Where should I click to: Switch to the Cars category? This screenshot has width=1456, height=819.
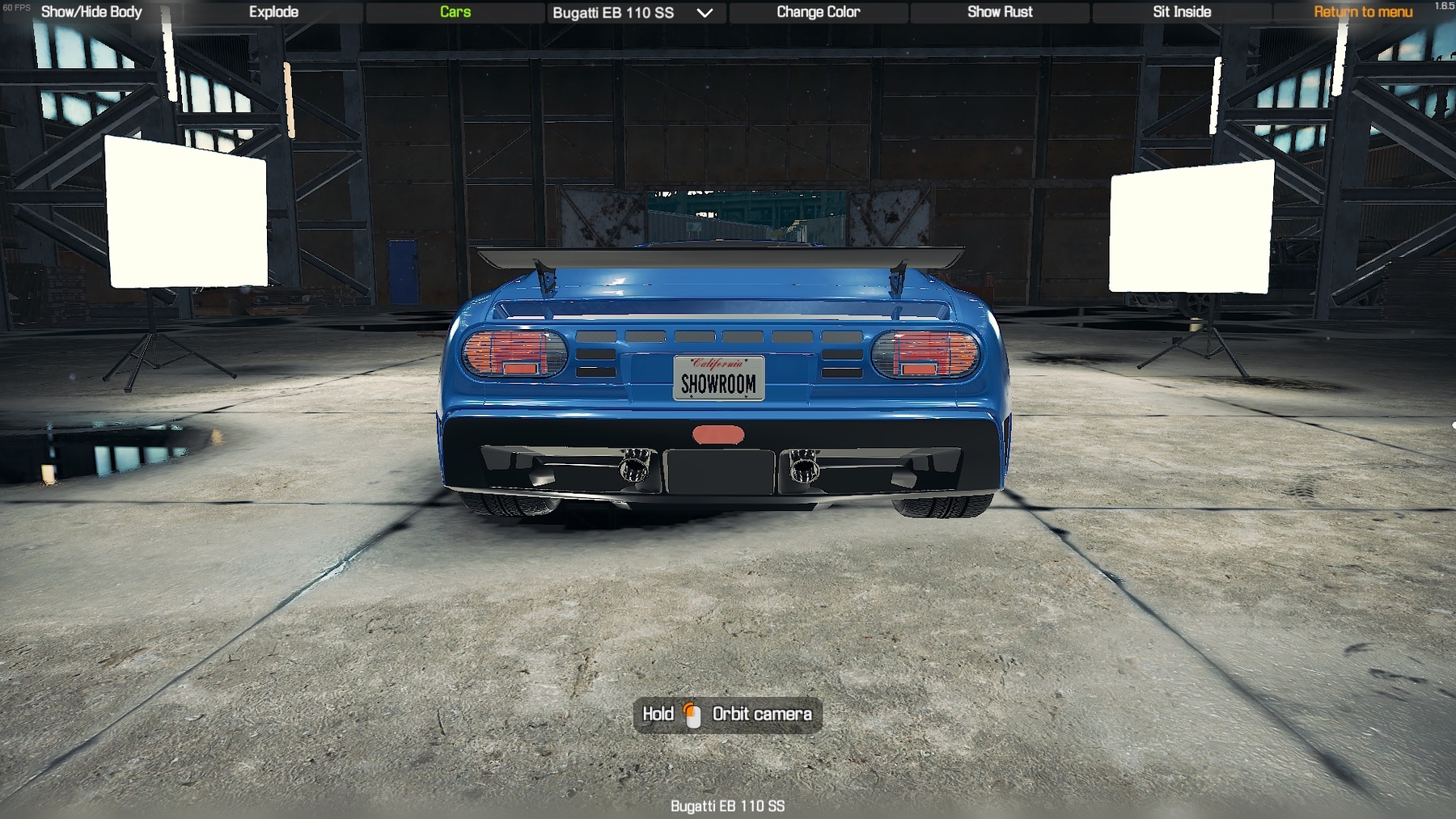(x=455, y=12)
